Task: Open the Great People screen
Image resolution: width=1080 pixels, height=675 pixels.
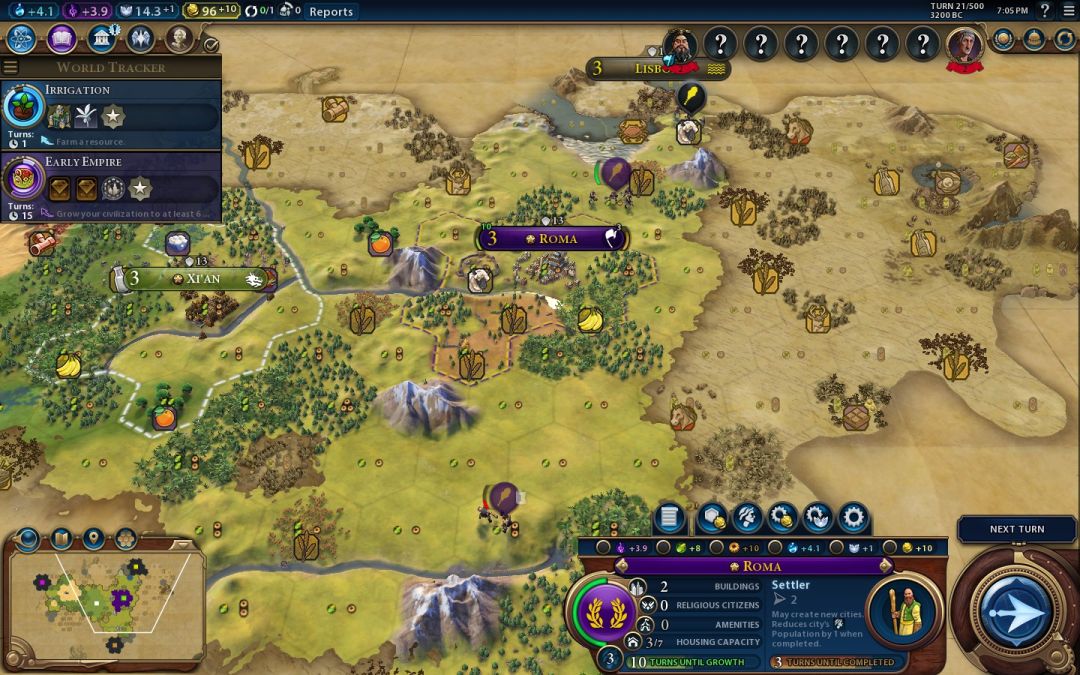Action: click(179, 39)
